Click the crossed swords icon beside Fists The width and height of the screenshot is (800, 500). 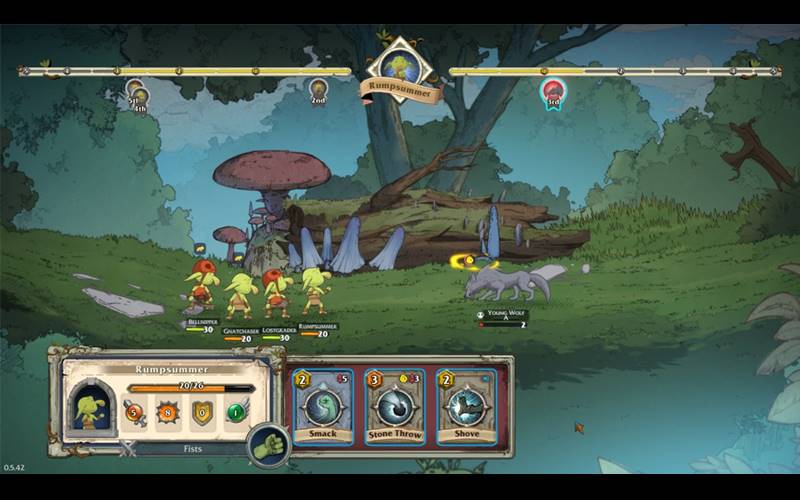point(127,449)
